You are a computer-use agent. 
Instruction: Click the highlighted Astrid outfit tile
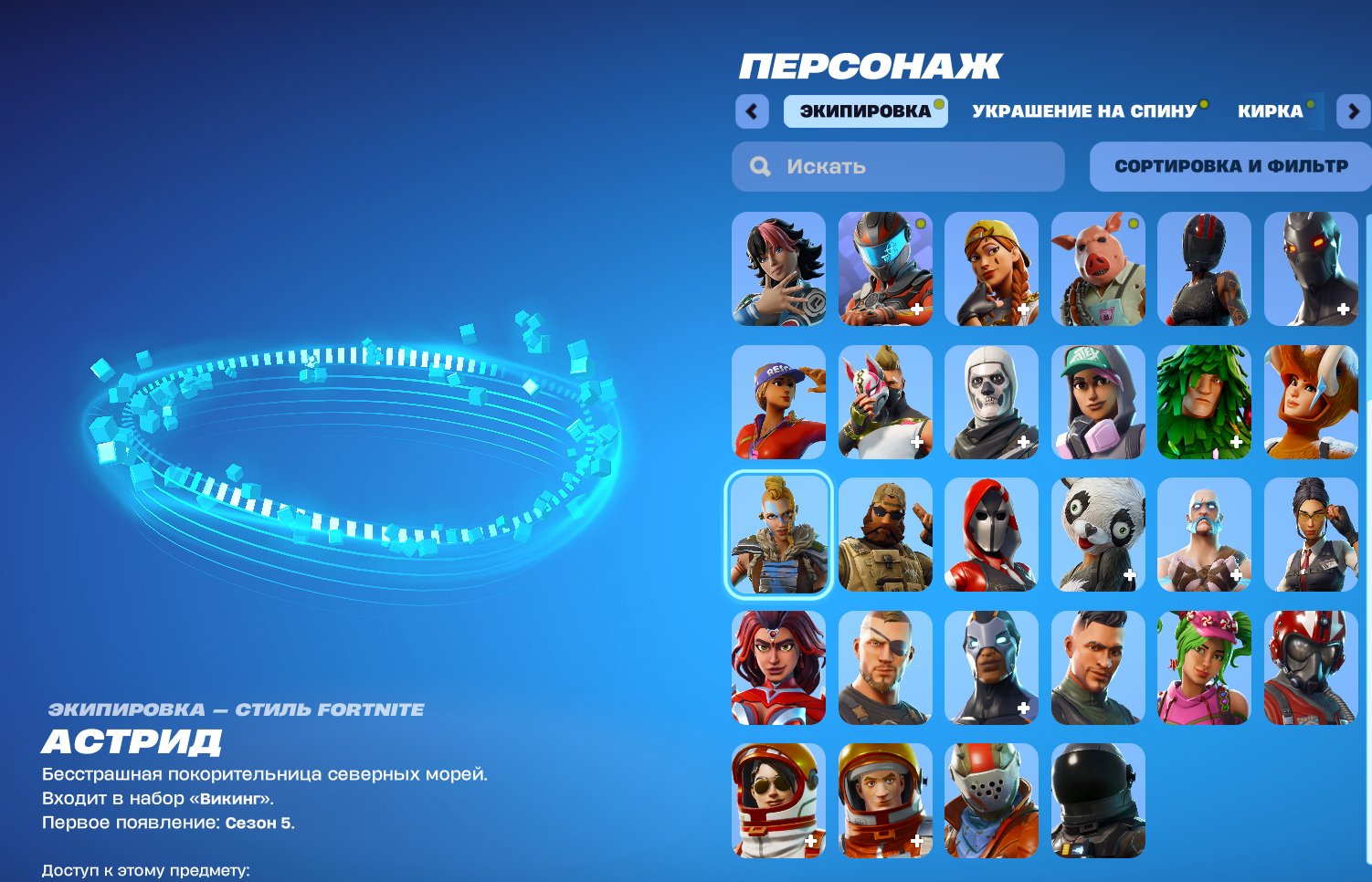[x=777, y=535]
